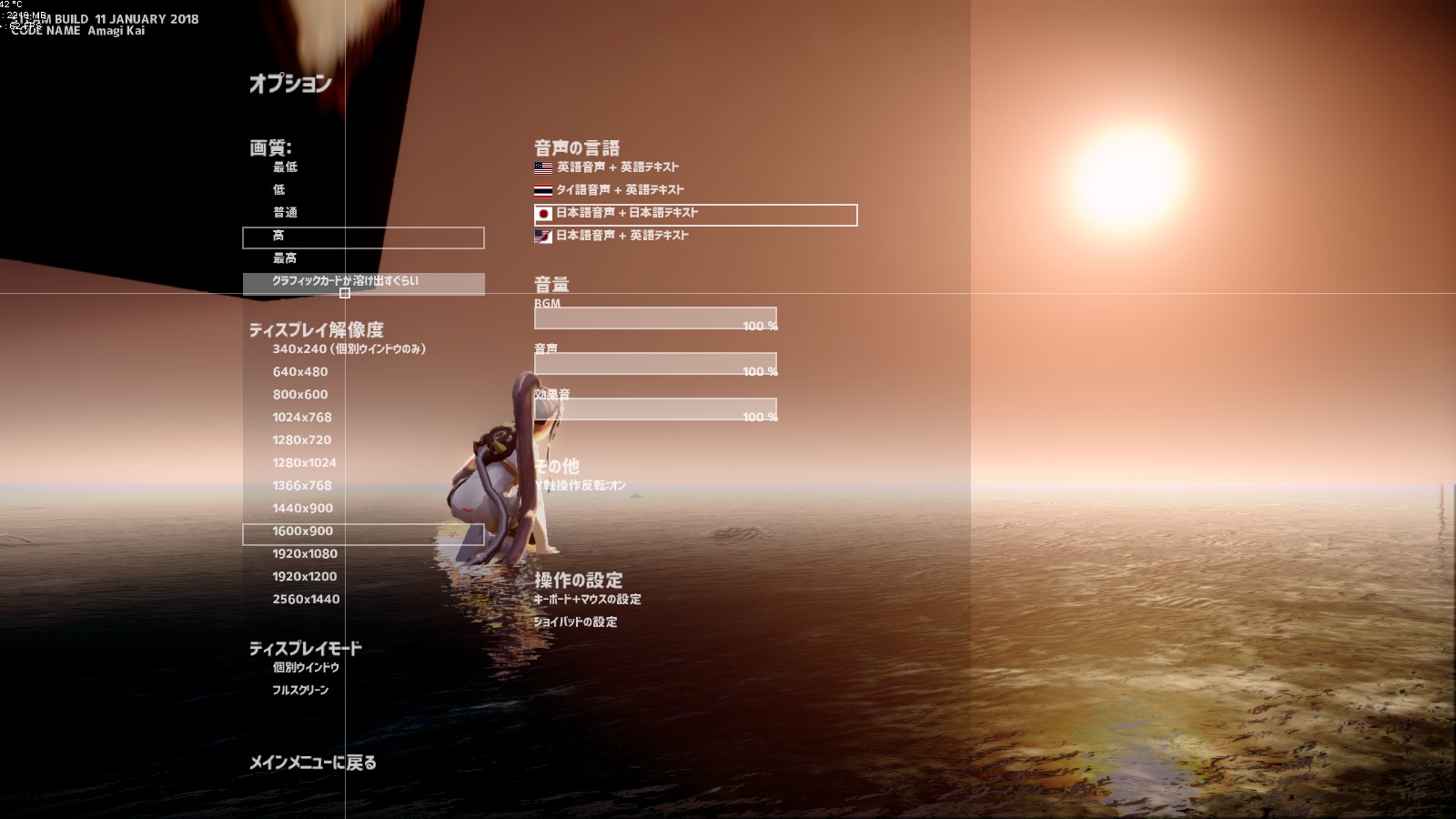Open ジョイパッドの設定
The height and width of the screenshot is (819, 1456).
click(x=575, y=622)
